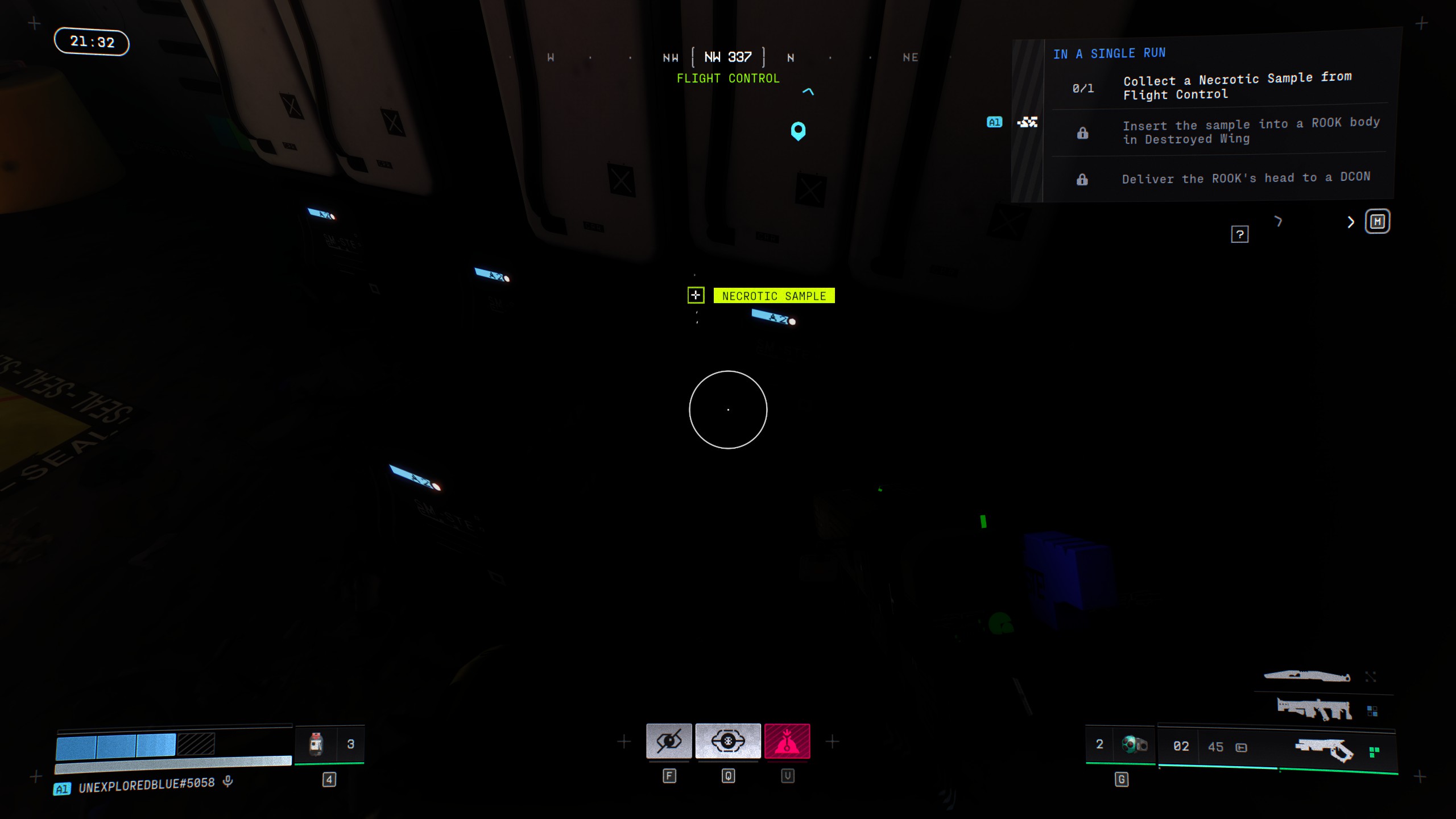Viewport: 1456px width, 819px height.
Task: Open the Collect a Necrotic Sample objective
Action: pyautogui.click(x=1236, y=86)
